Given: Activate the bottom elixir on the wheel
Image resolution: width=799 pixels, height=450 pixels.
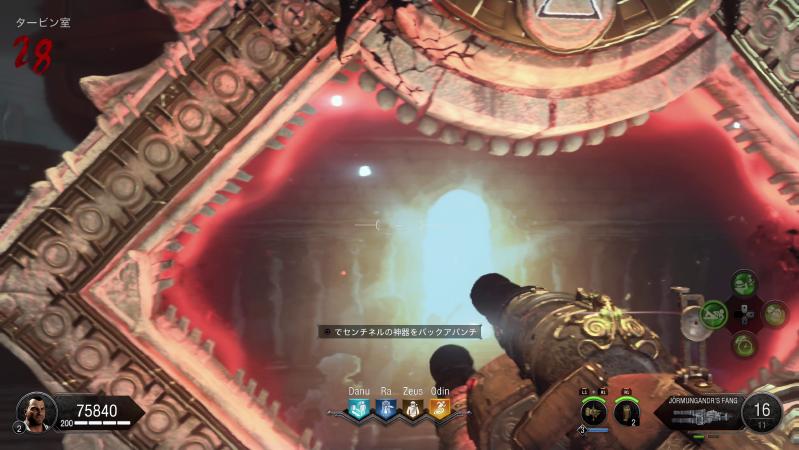Looking at the screenshot, I should pyautogui.click(x=744, y=344).
